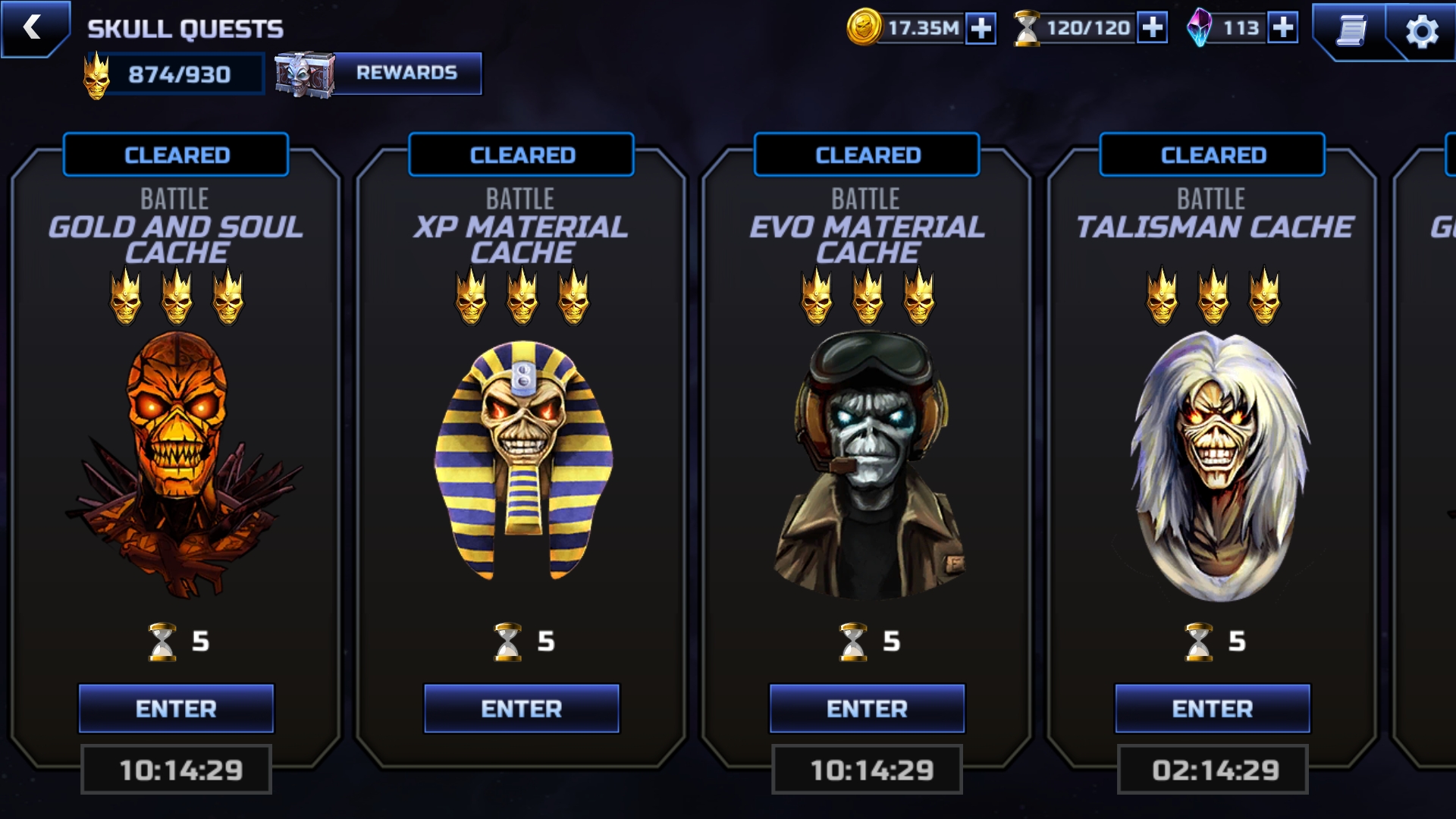Refill sands of time with plus button
1456x819 pixels.
[1152, 28]
